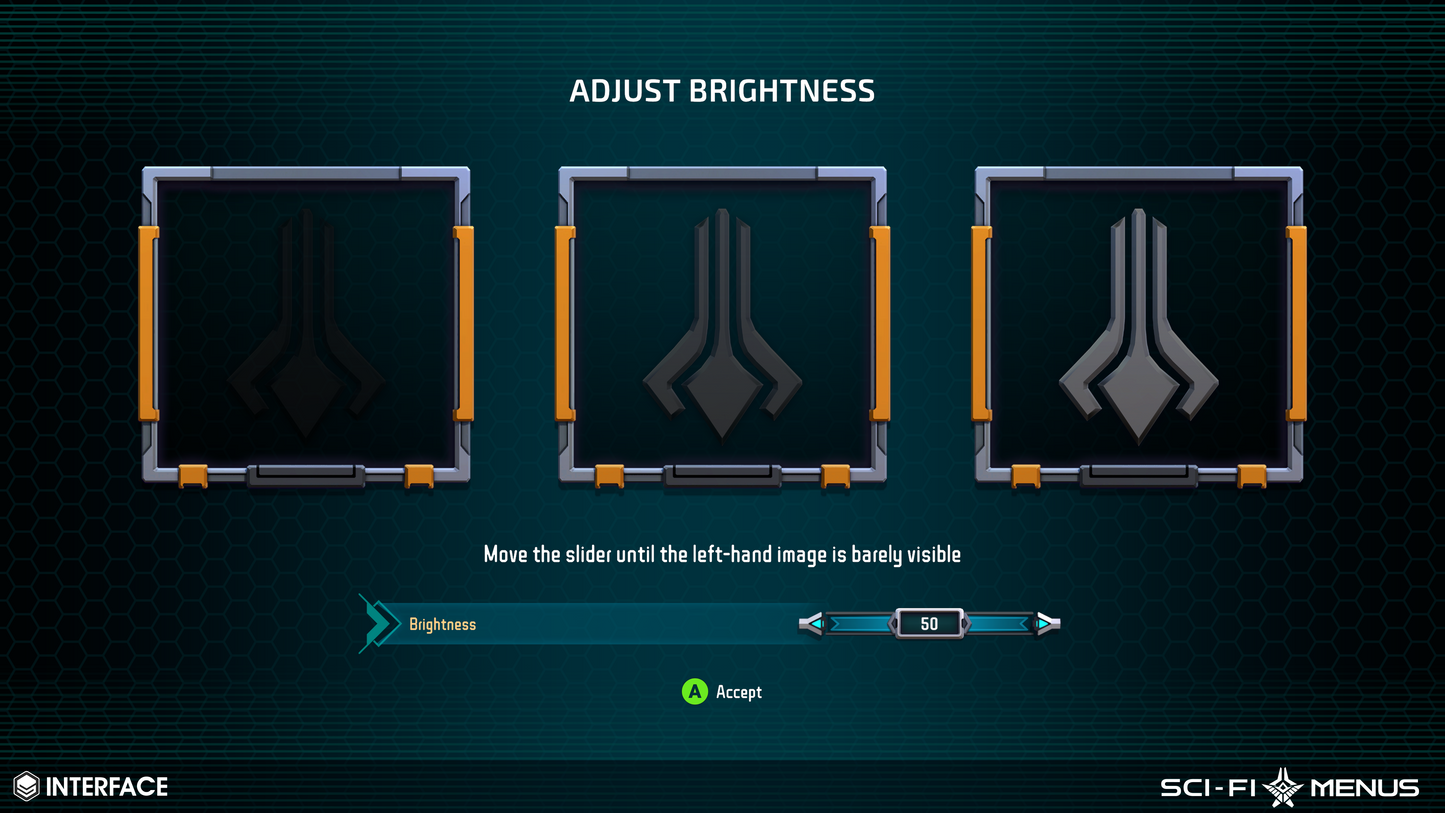
Task: Click the green A Accept icon
Action: click(693, 692)
